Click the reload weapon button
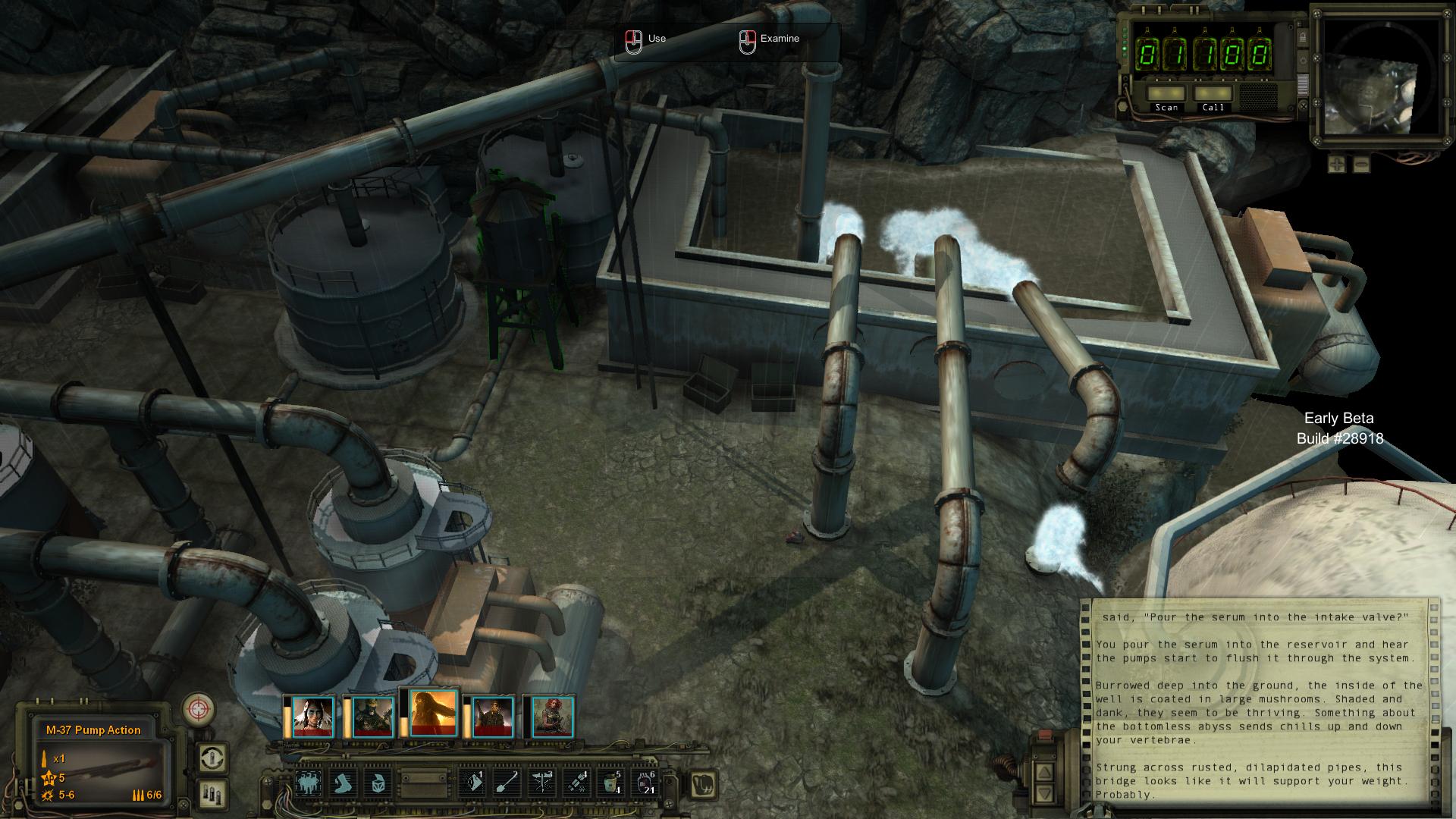Screen dimensions: 1456x819 (212, 758)
